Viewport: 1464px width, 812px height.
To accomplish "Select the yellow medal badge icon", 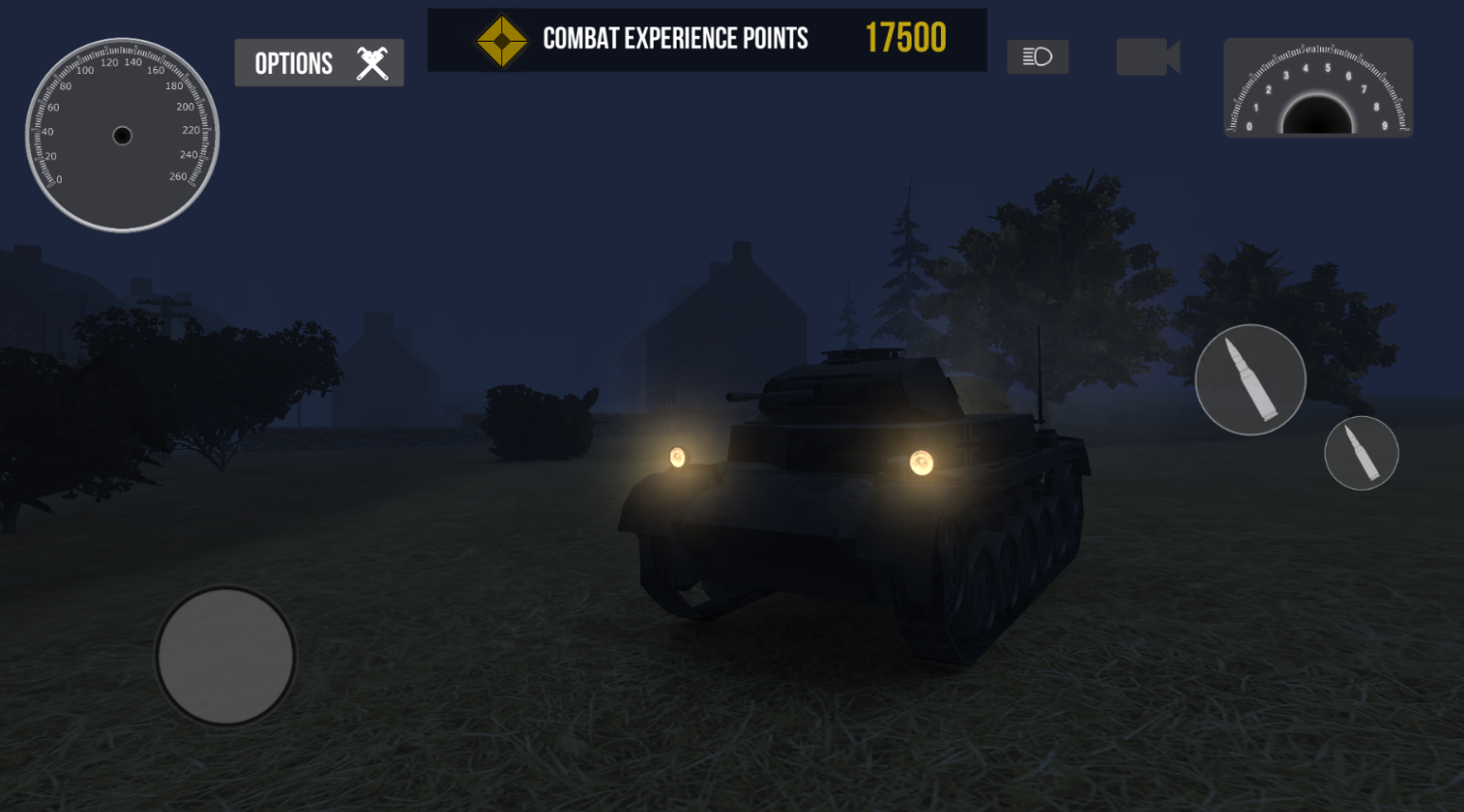I will (500, 39).
